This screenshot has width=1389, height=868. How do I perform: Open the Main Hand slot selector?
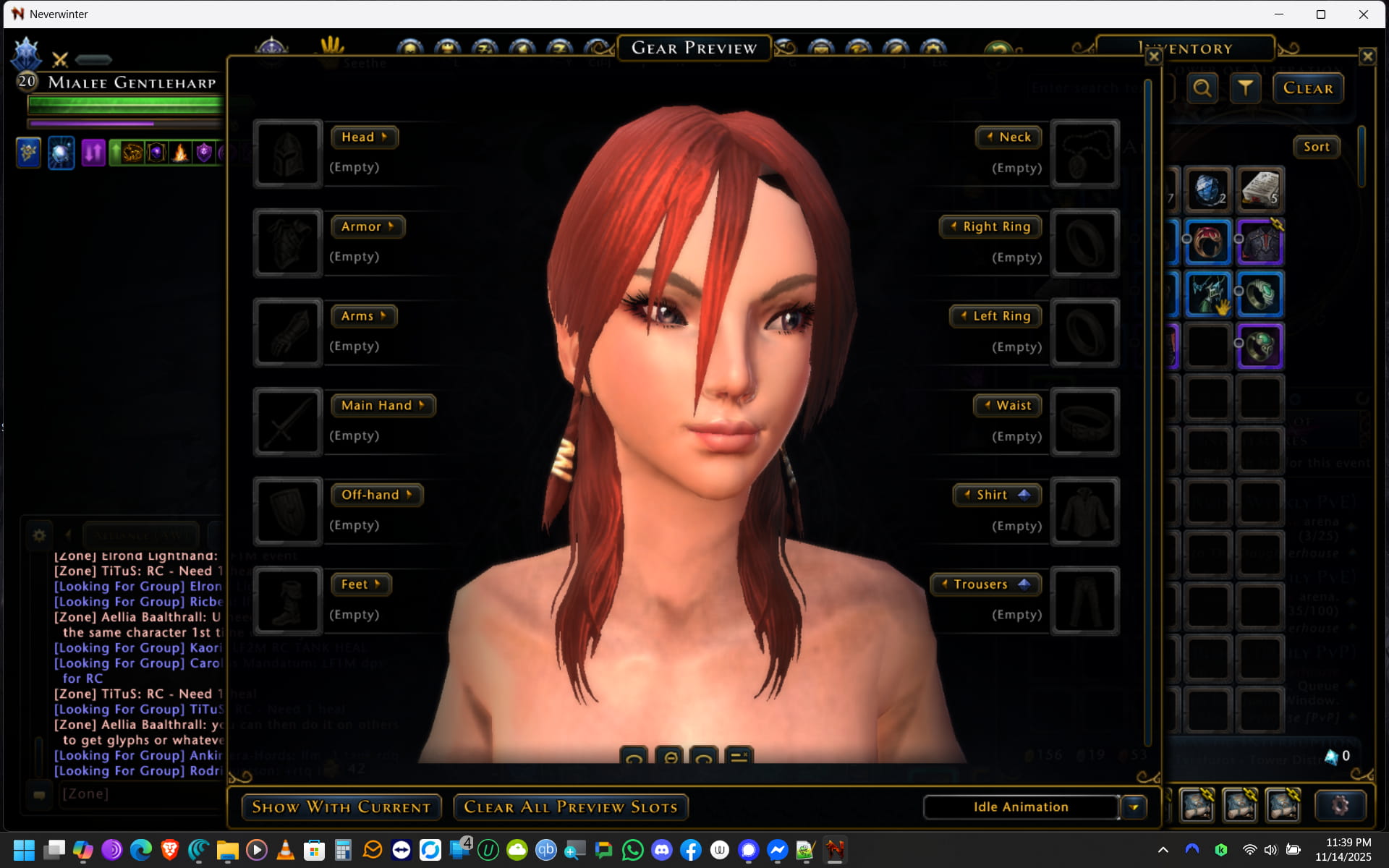[383, 406]
